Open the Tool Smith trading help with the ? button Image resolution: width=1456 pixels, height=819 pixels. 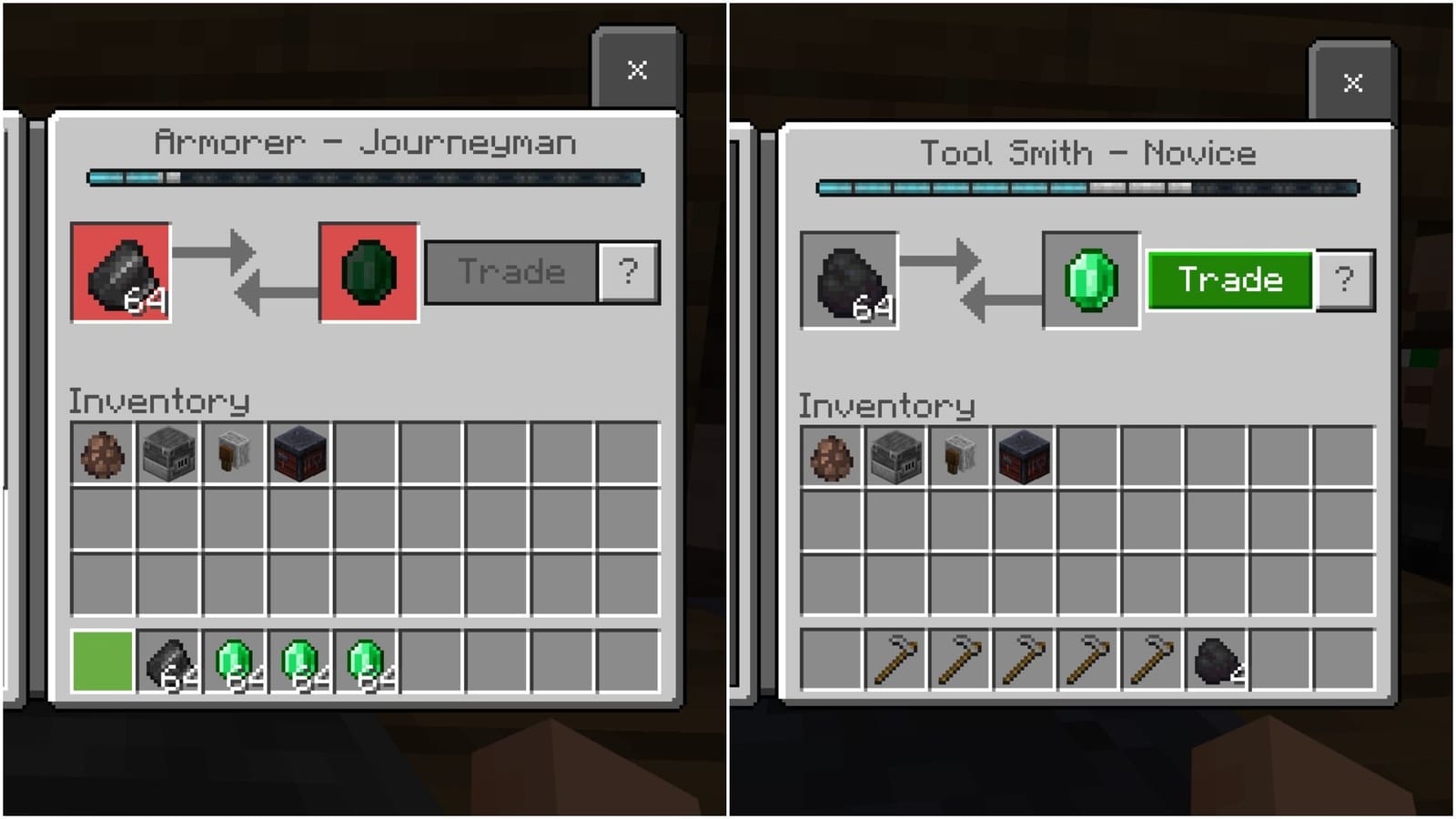[1345, 279]
